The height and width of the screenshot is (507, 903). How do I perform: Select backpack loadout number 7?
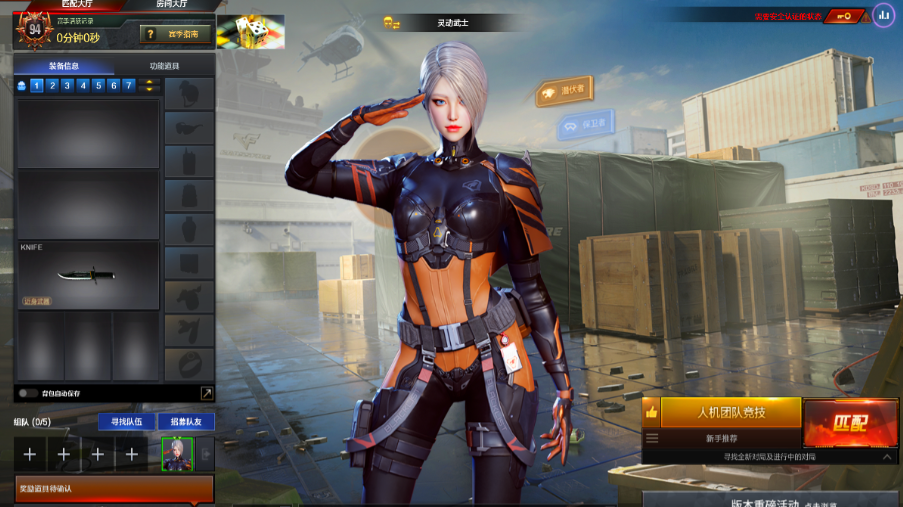[128, 86]
